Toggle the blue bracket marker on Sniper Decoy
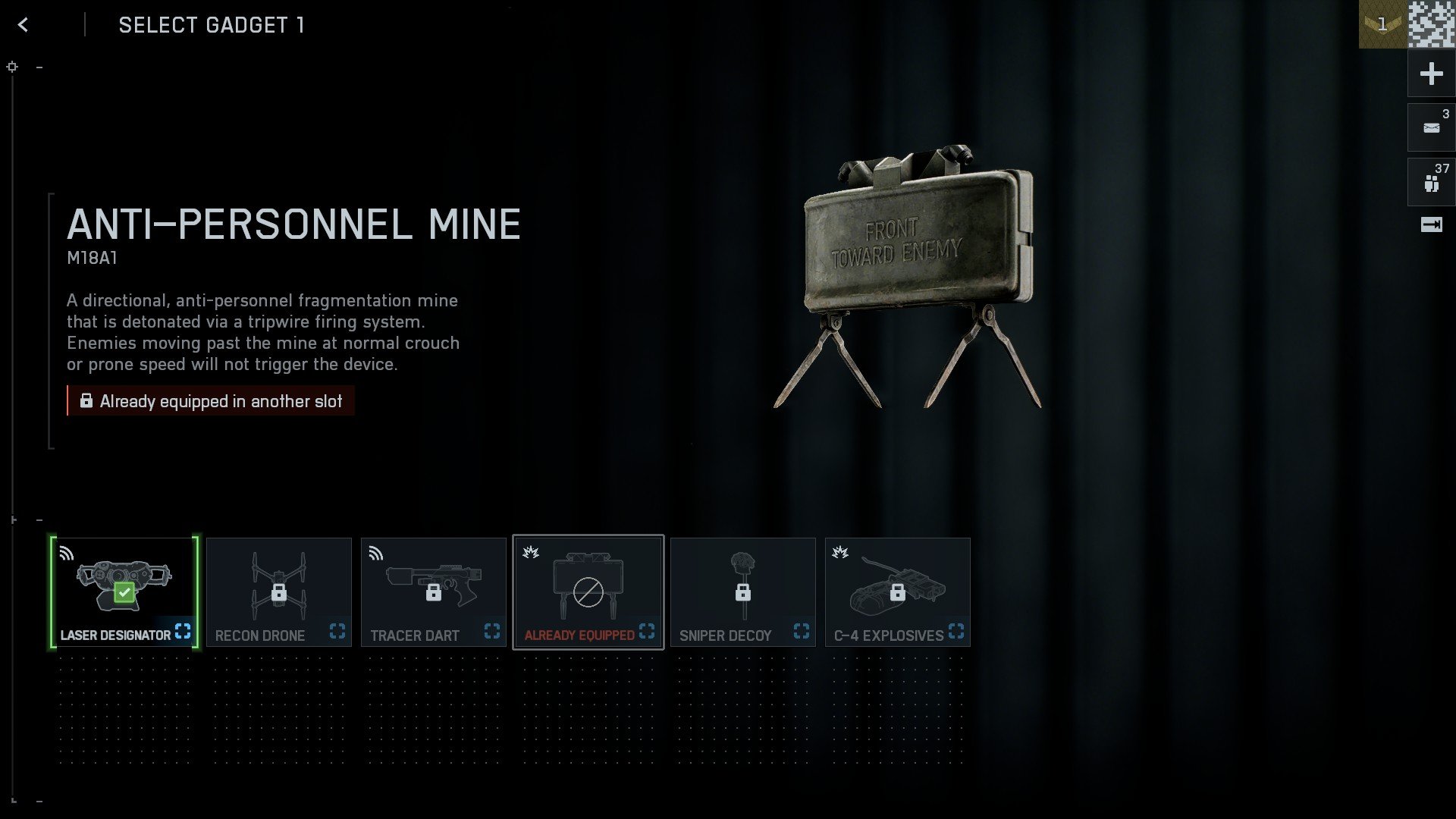Image resolution: width=1456 pixels, height=819 pixels. pyautogui.click(x=802, y=631)
